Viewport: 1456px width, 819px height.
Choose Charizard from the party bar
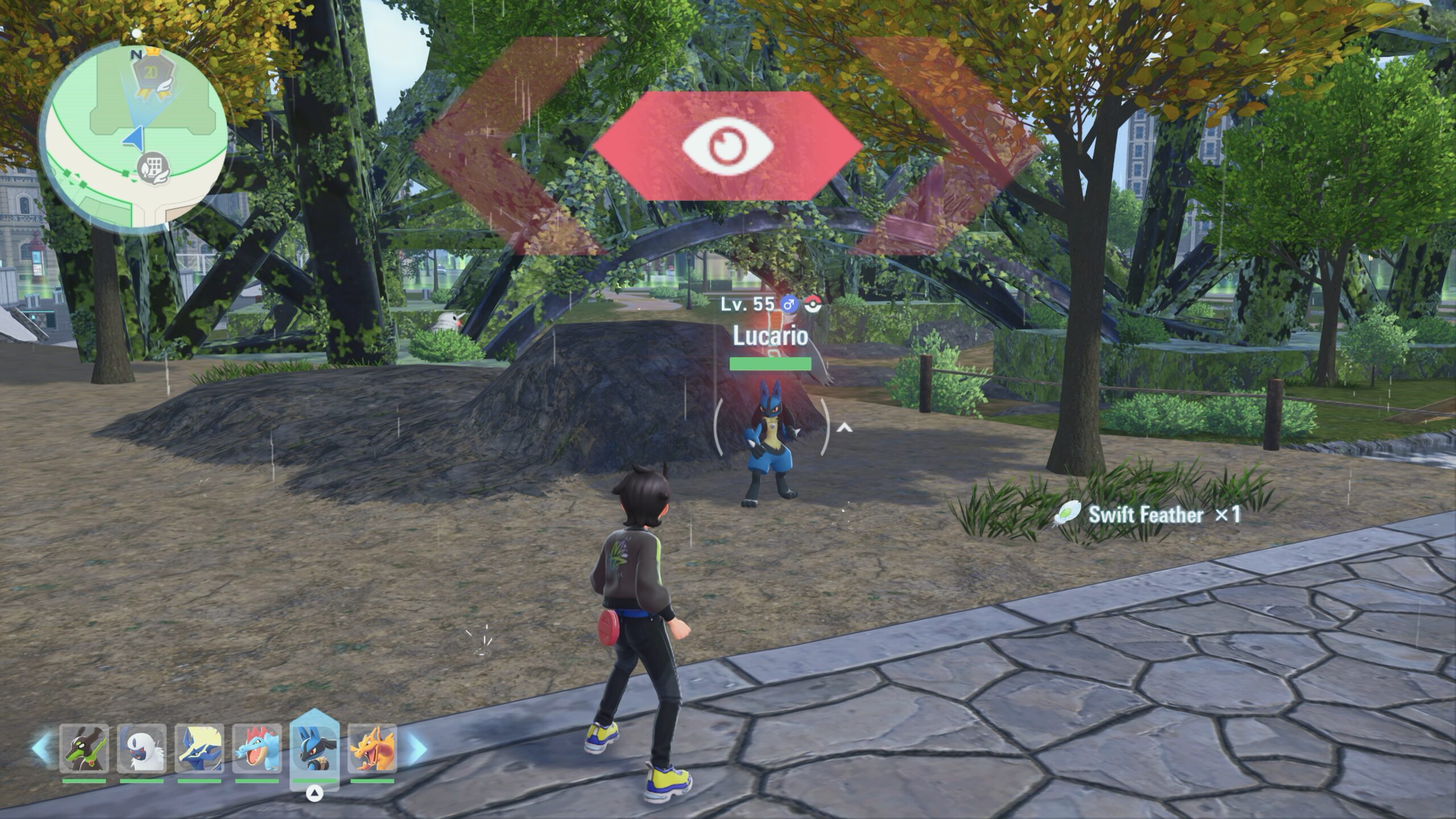coord(372,748)
